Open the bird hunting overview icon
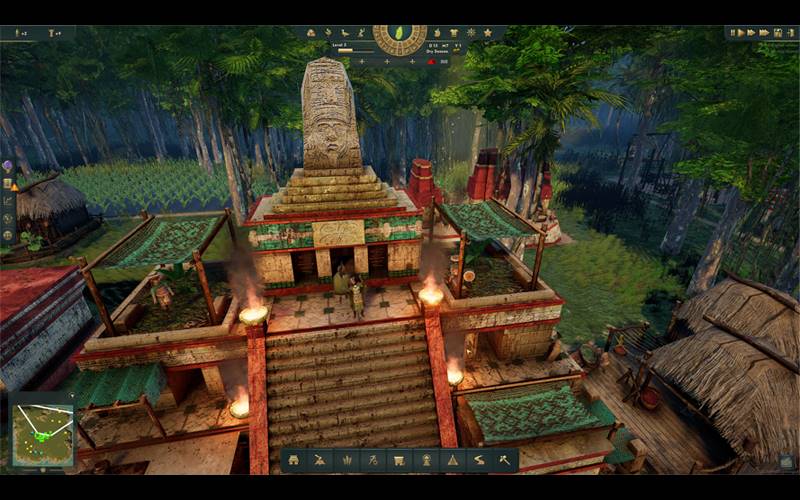800x500 pixels. point(344,33)
